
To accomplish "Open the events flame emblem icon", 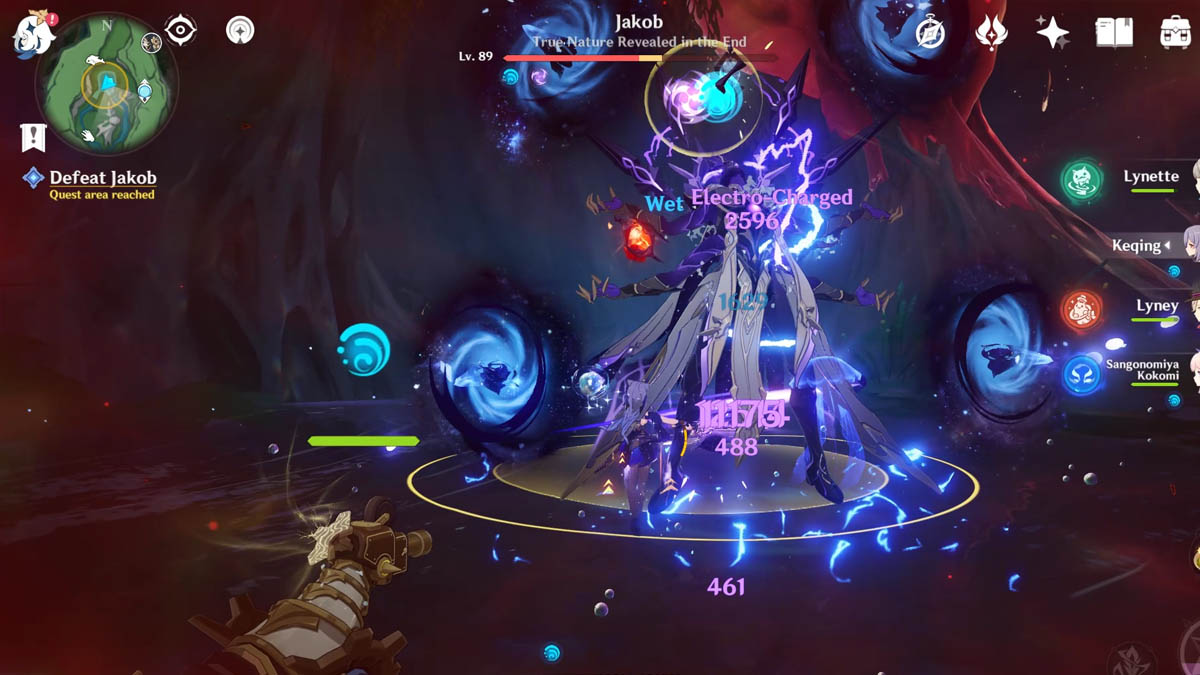I will [991, 32].
